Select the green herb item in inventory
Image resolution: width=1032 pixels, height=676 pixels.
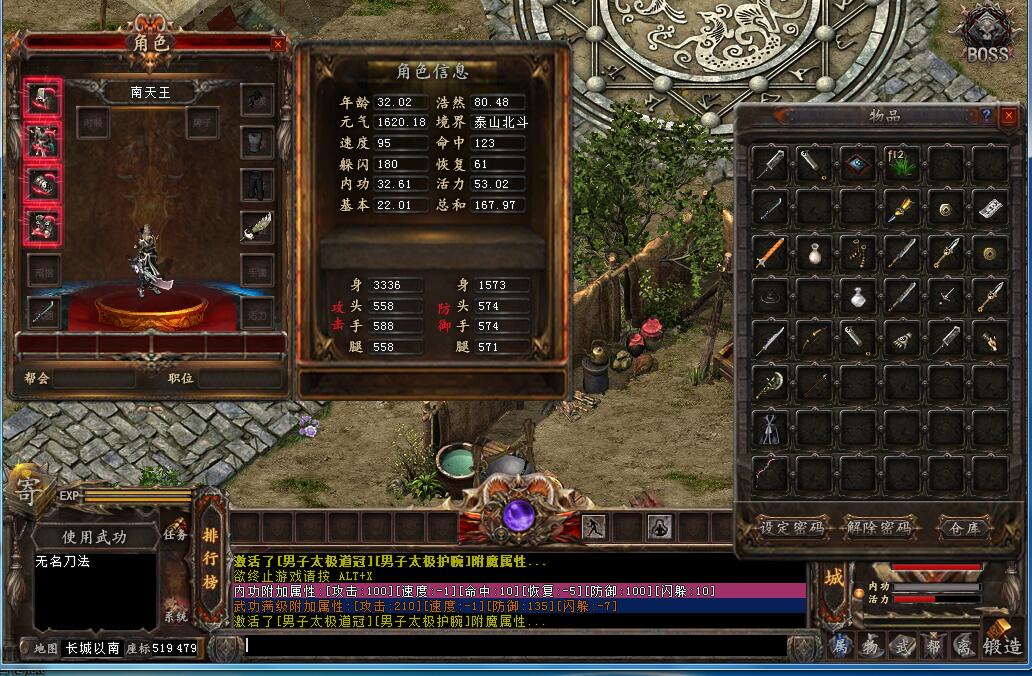[902, 164]
